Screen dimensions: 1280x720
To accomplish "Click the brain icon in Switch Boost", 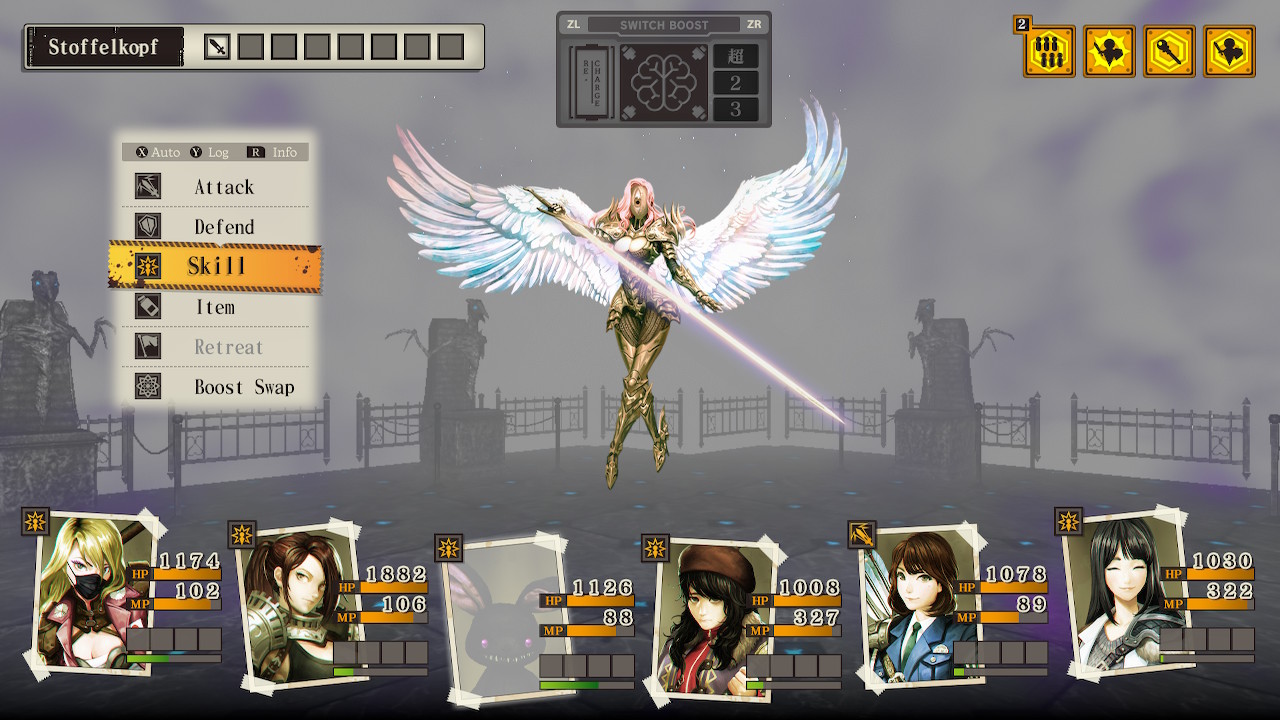I will 664,82.
